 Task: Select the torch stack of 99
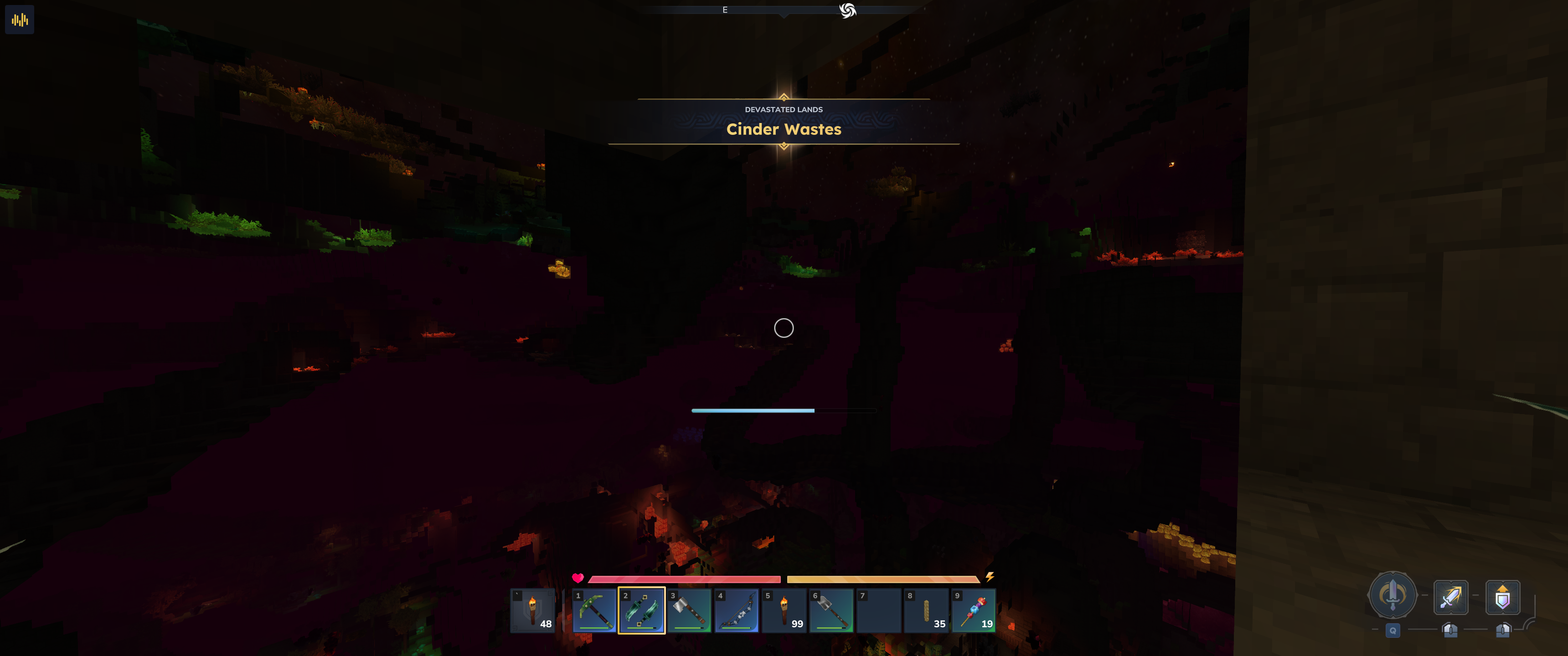pyautogui.click(x=784, y=610)
